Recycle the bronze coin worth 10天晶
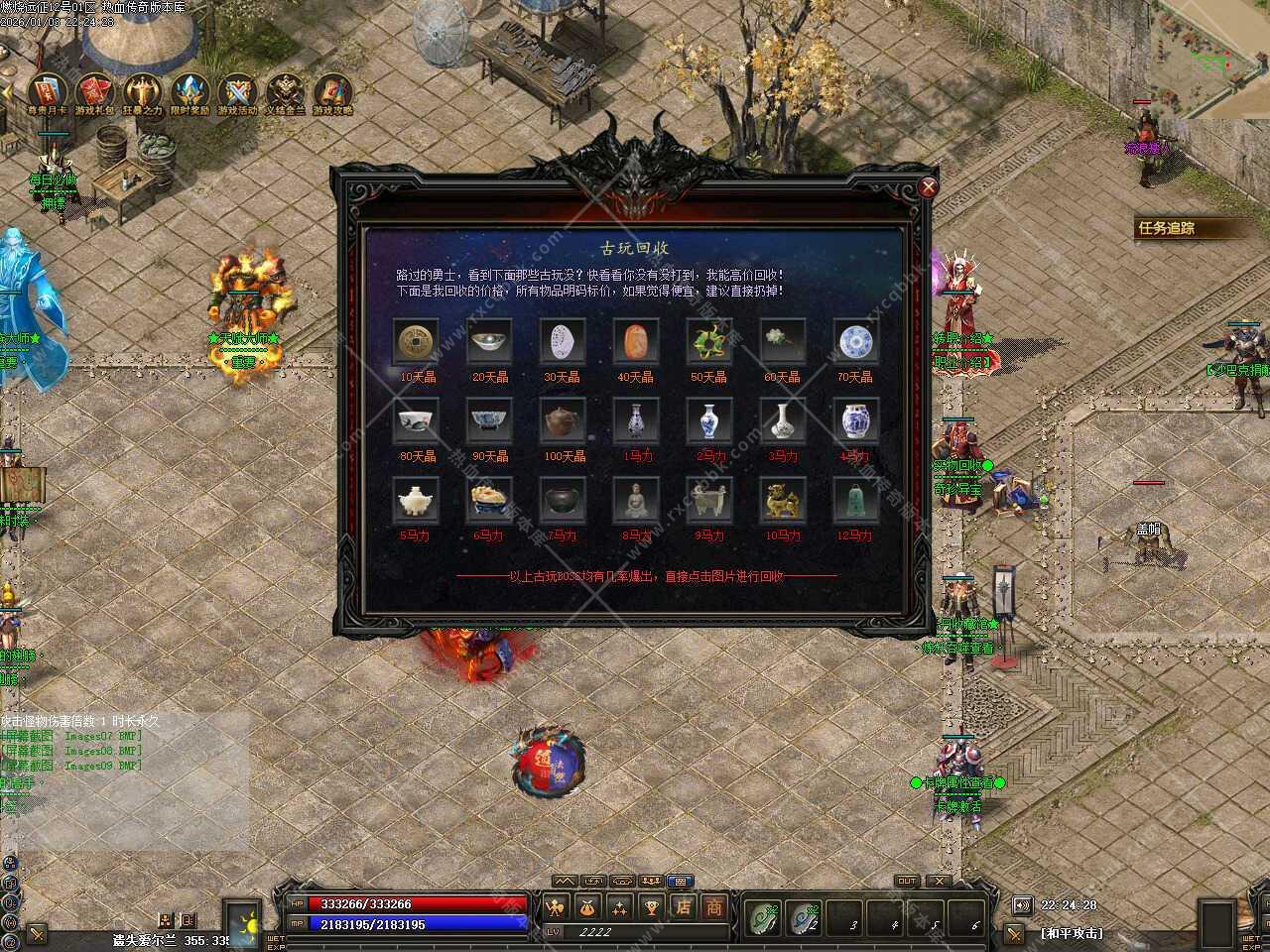This screenshot has width=1270, height=952. 417,342
